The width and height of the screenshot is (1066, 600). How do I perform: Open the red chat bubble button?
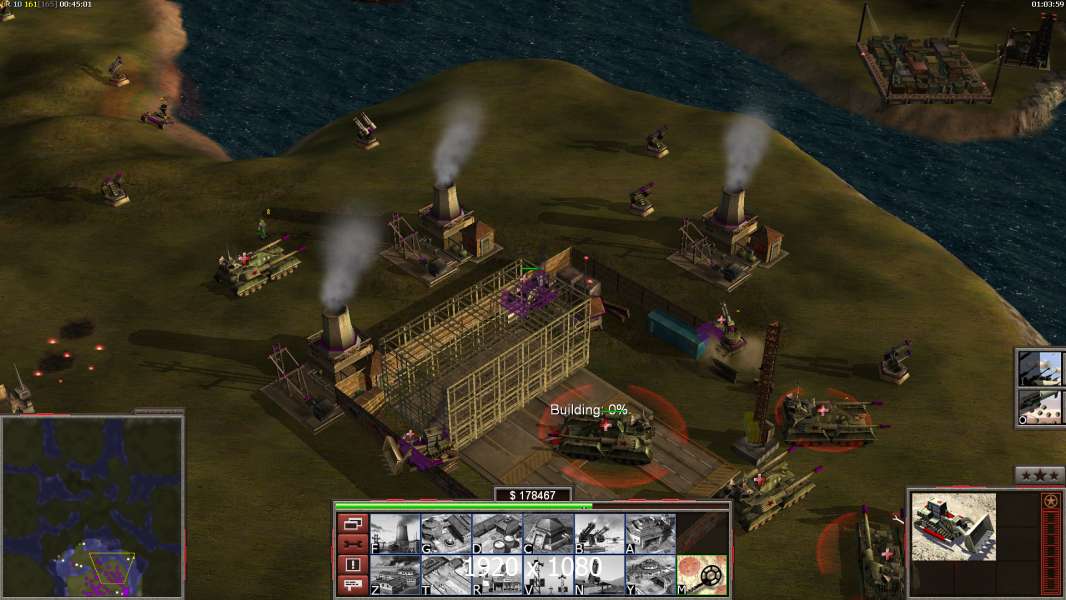click(x=352, y=586)
